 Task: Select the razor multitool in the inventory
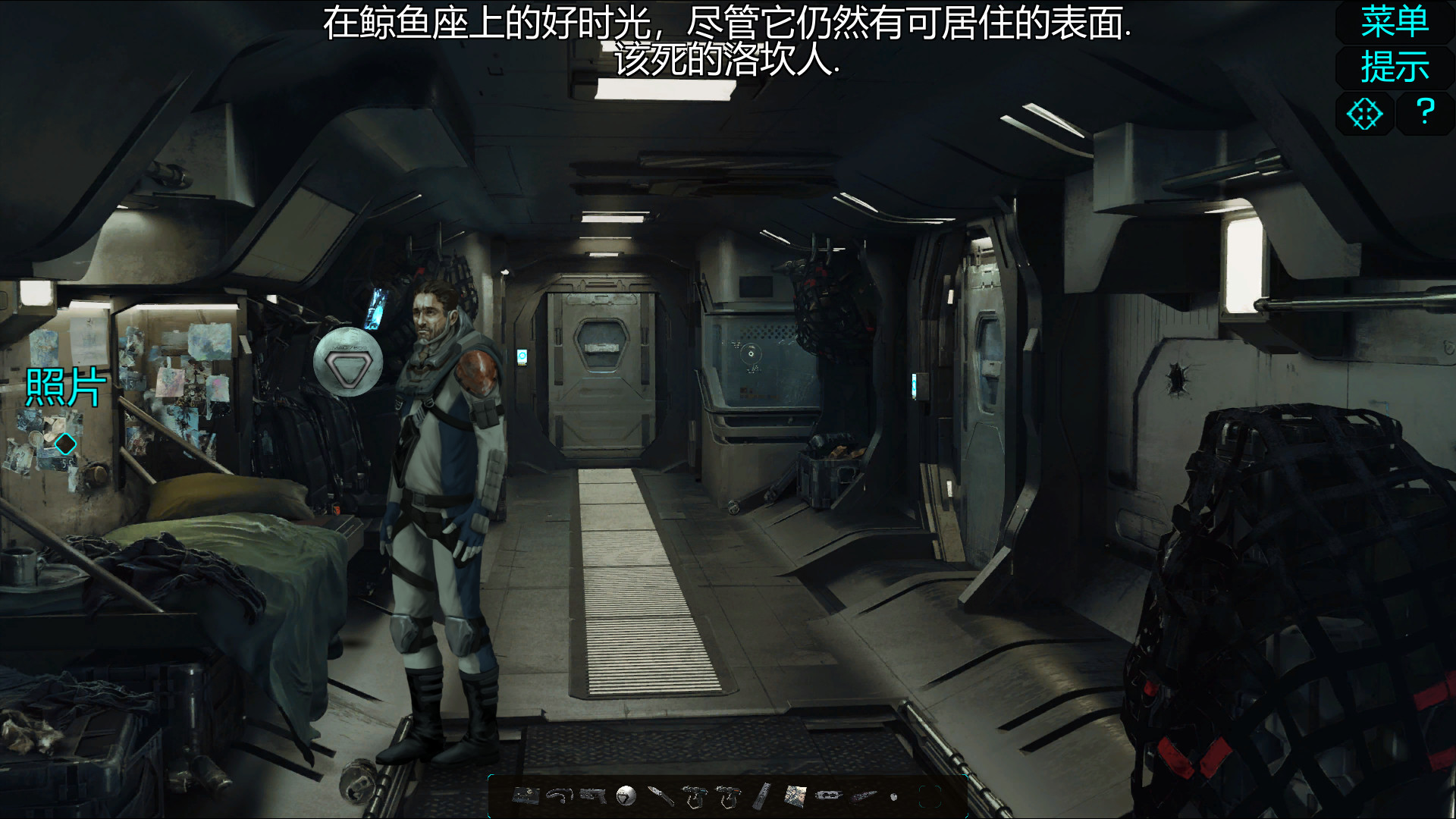pos(827,795)
